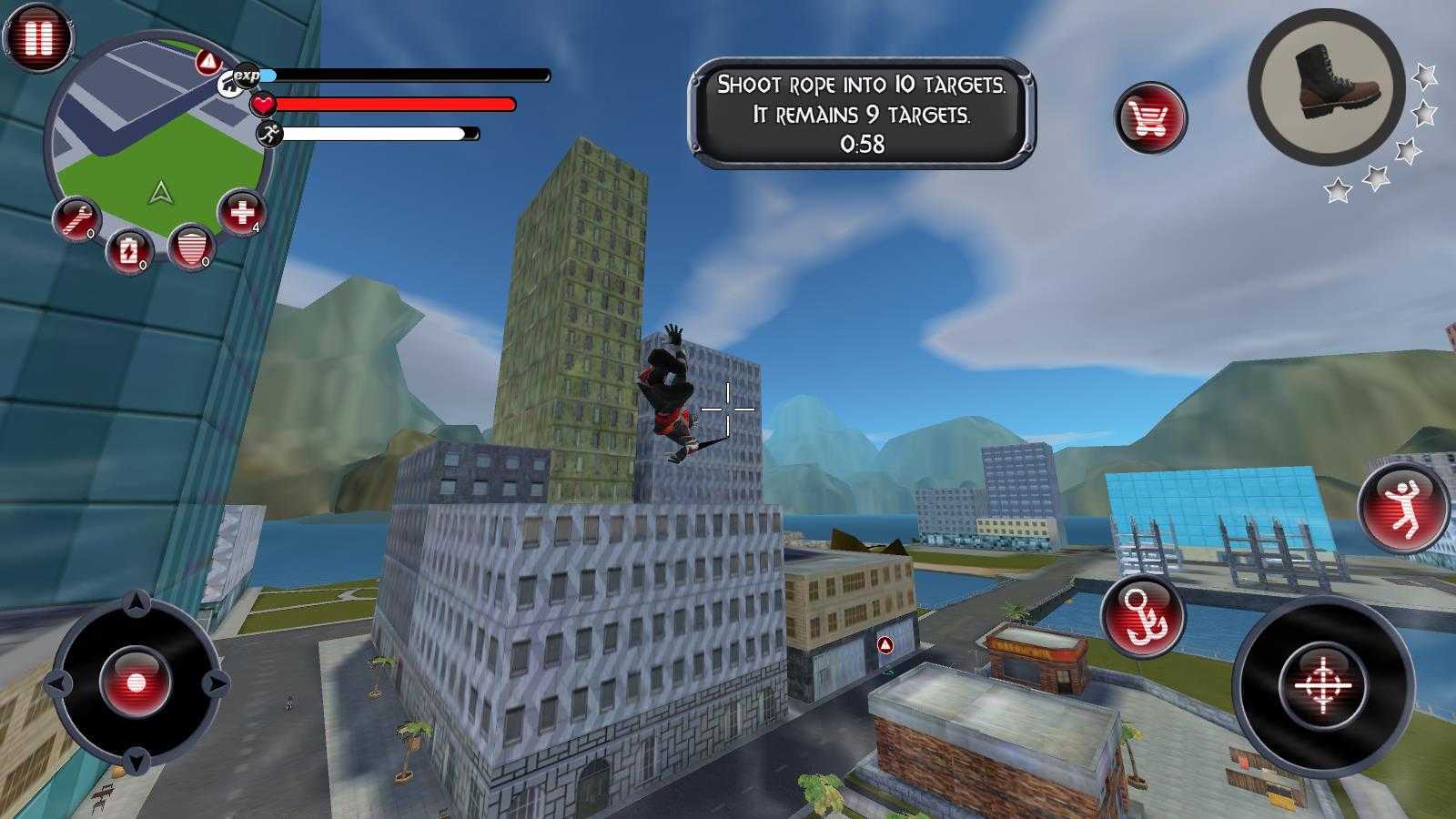Tap the minimap's red alert marker

click(209, 63)
